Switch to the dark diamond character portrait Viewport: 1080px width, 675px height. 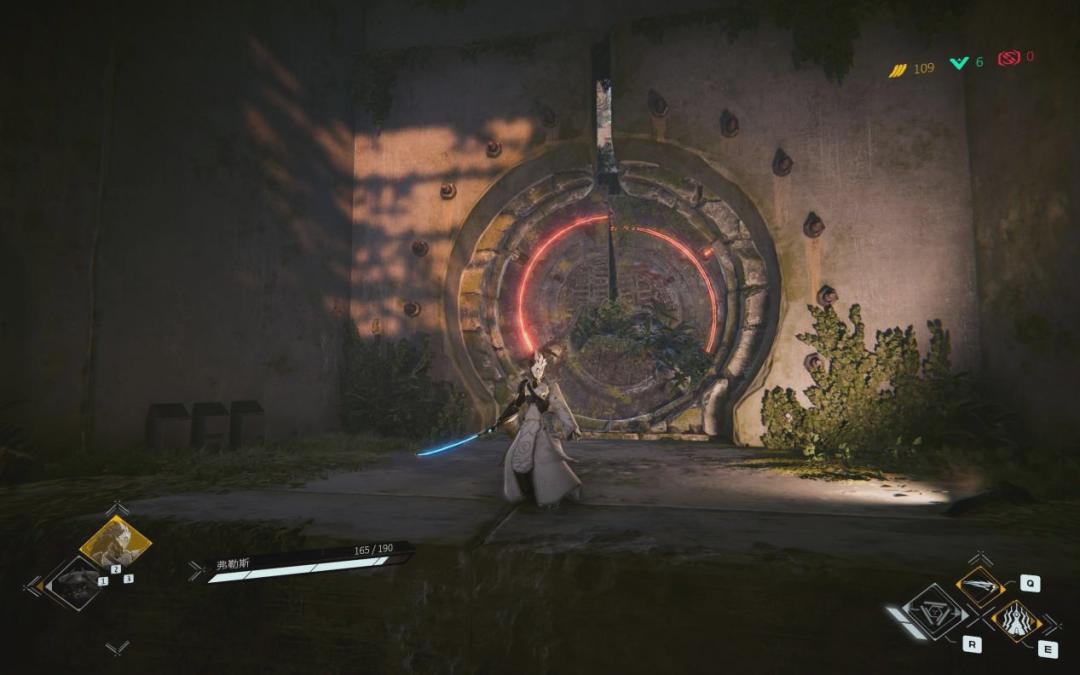click(74, 582)
